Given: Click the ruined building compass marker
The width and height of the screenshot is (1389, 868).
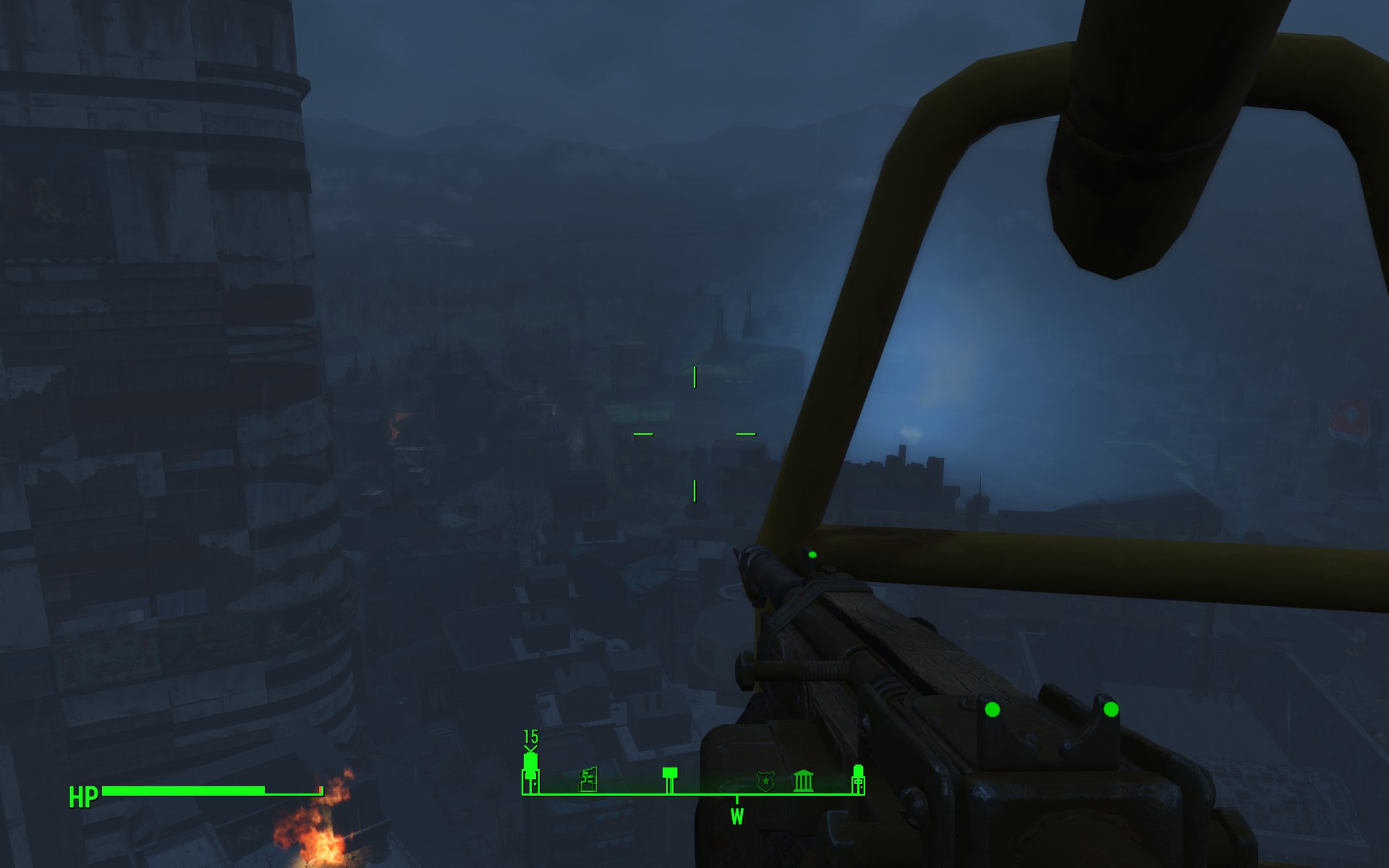Looking at the screenshot, I should coord(589,780).
